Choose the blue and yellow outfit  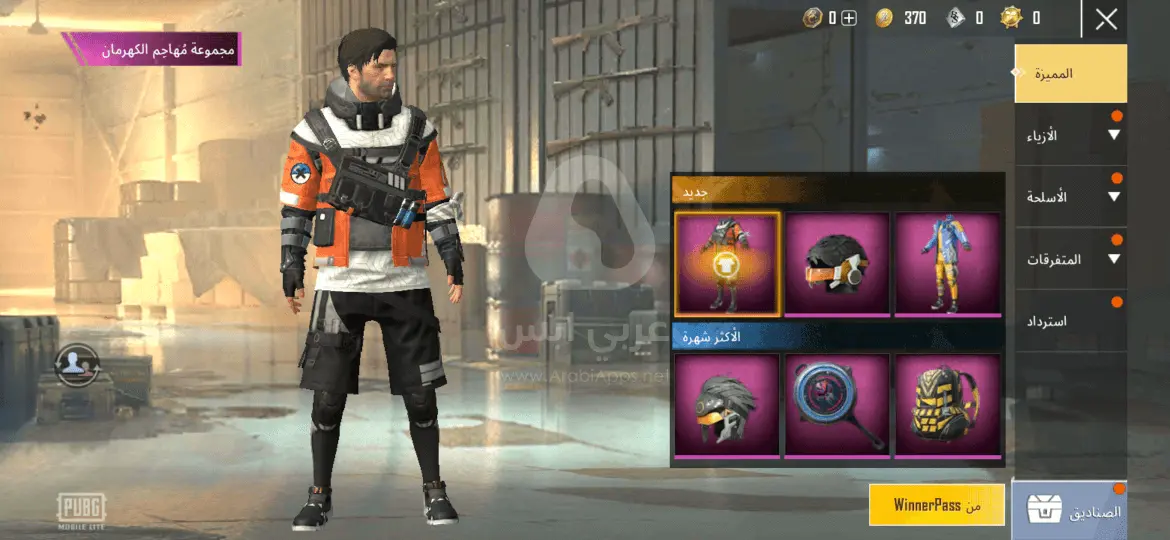tap(947, 264)
